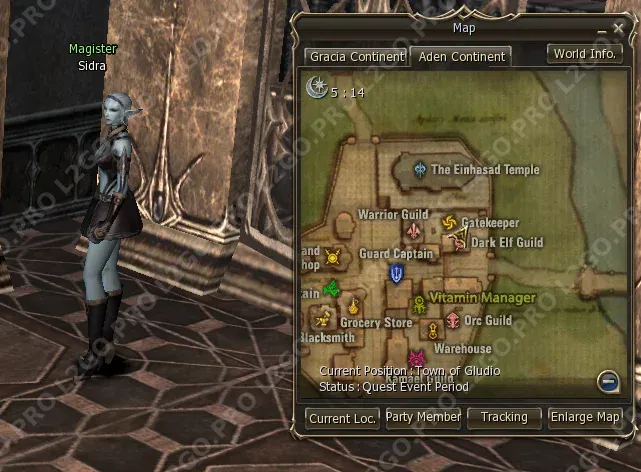Click the Party Member button
This screenshot has height=472, width=641.
(423, 417)
